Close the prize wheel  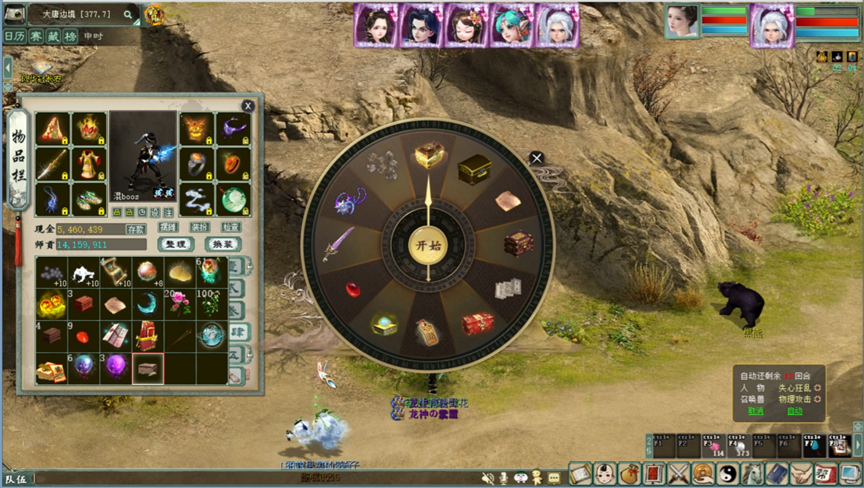536,158
